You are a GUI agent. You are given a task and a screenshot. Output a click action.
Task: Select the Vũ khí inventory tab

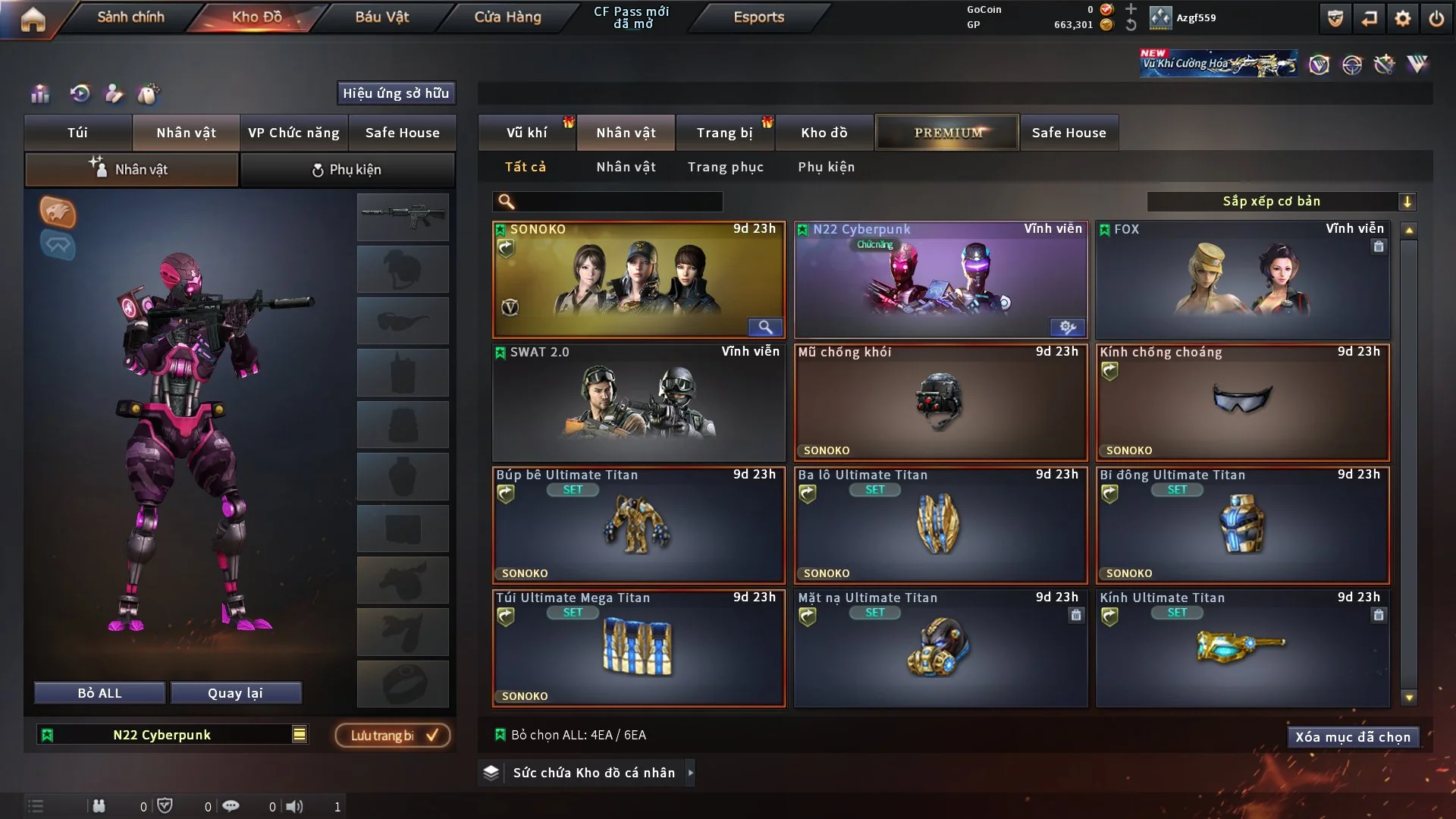[526, 133]
